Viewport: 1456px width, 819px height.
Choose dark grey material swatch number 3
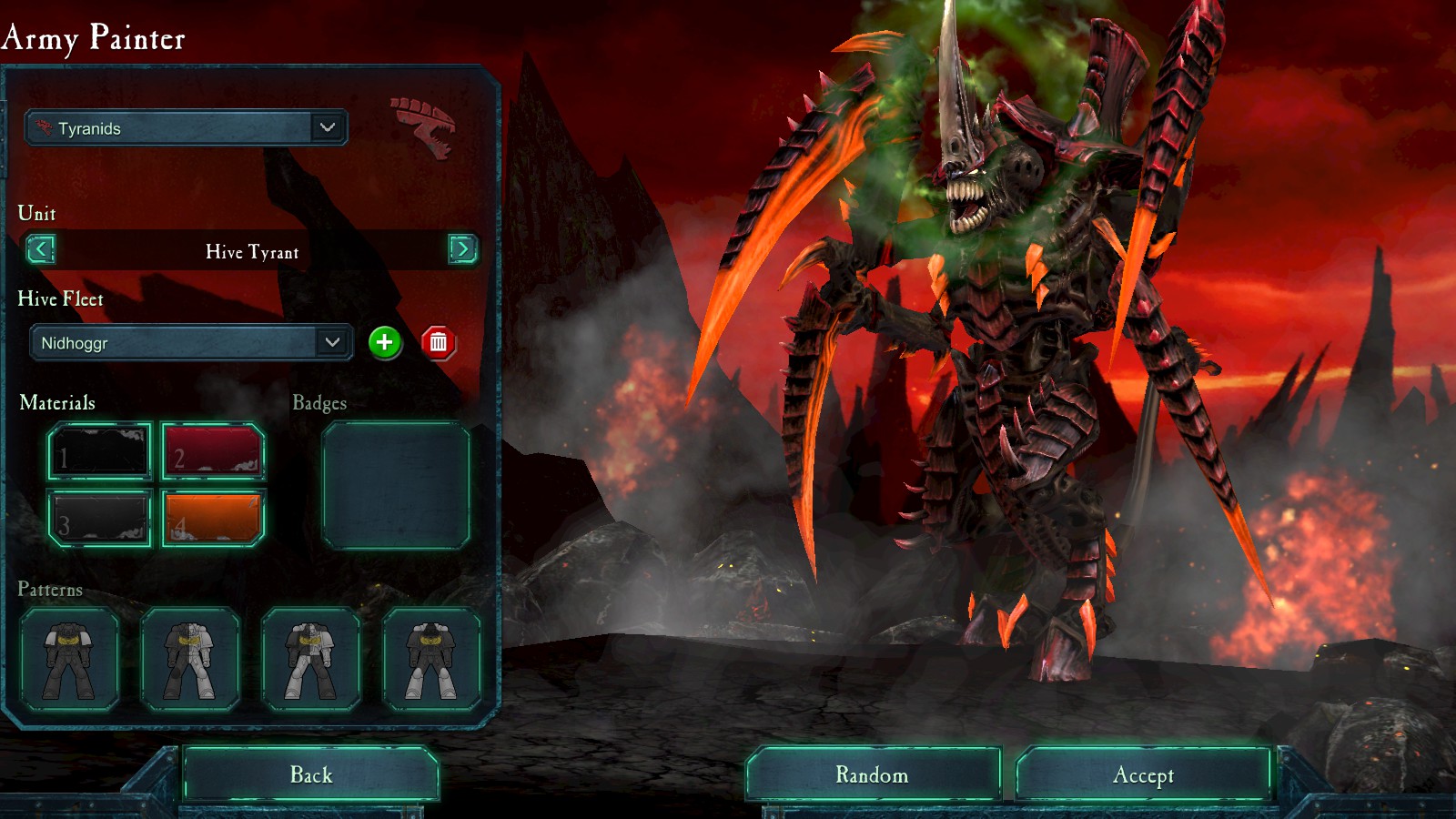click(100, 519)
